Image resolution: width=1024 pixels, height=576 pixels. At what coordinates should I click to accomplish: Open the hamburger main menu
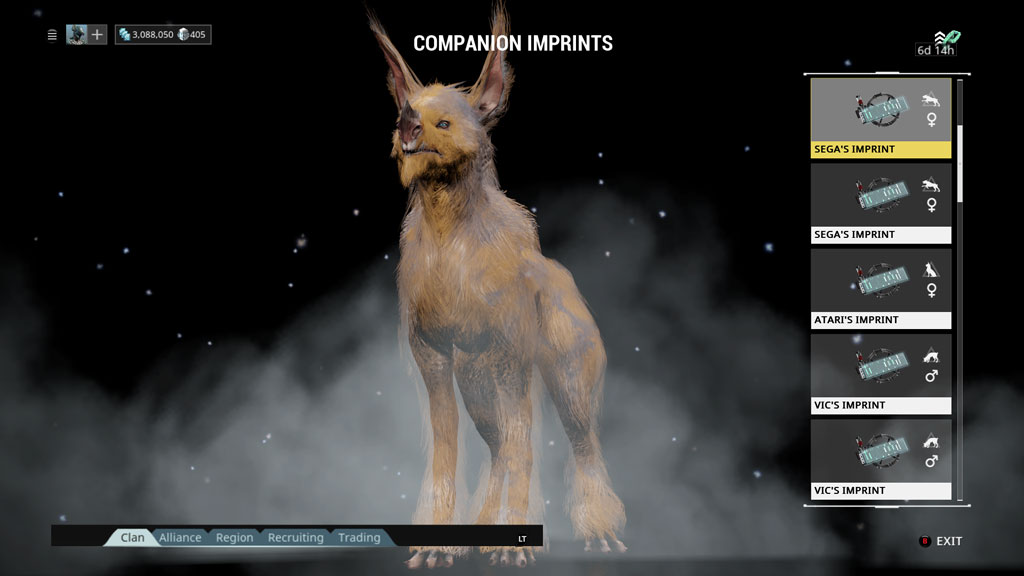[x=52, y=35]
